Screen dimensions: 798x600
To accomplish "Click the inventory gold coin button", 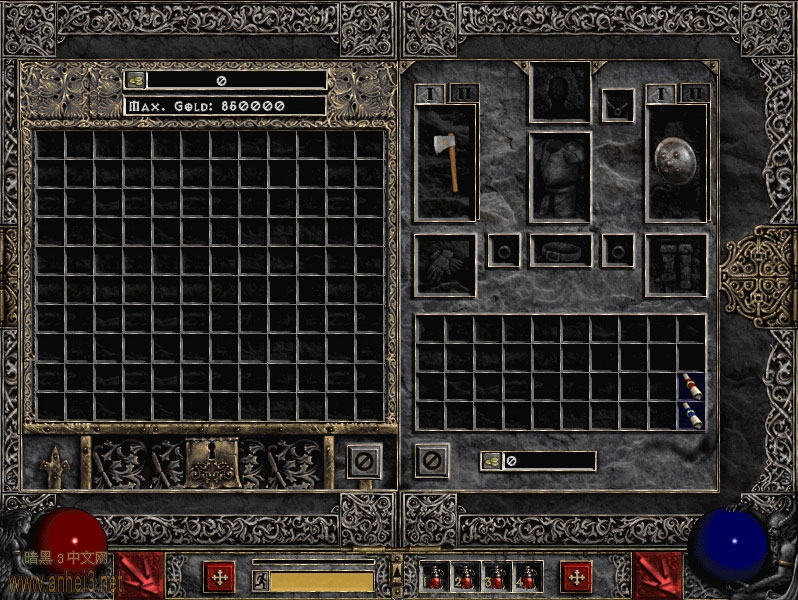I will (492, 461).
